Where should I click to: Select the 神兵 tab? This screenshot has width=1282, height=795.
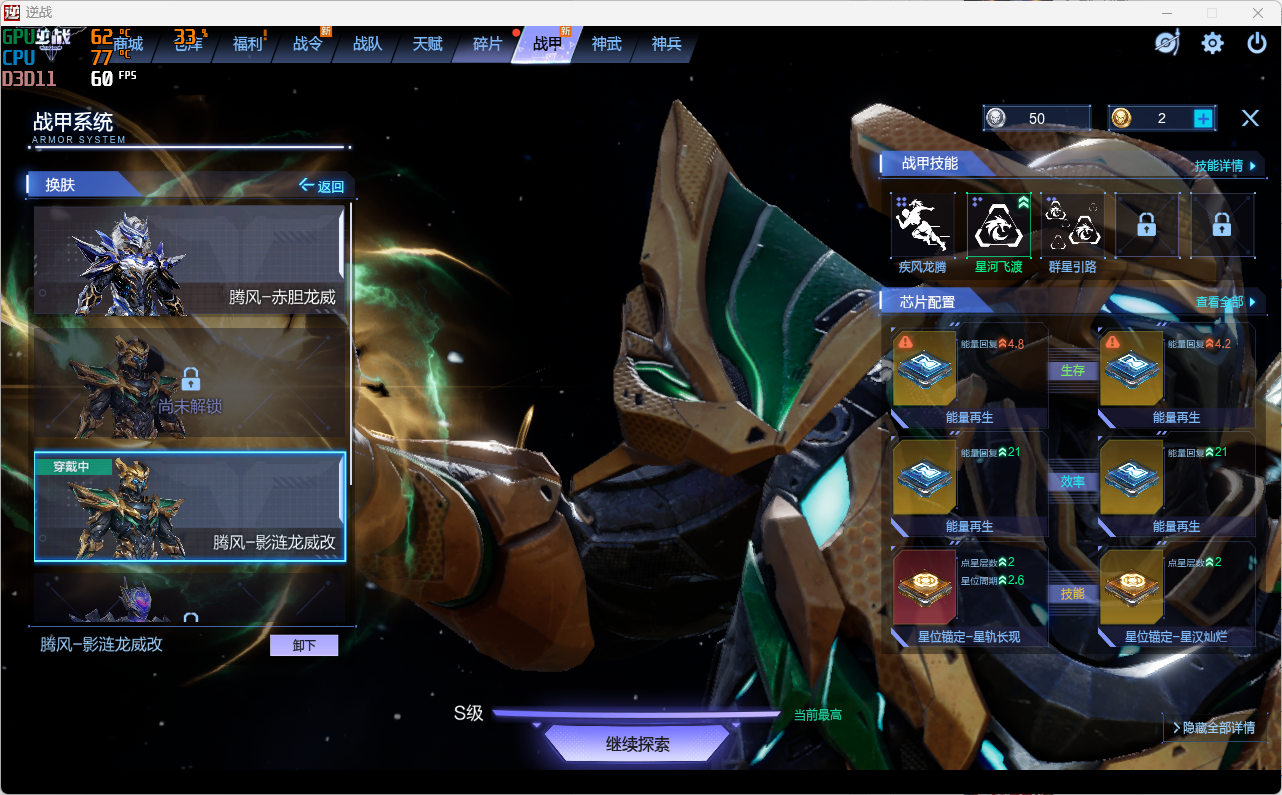tap(666, 44)
